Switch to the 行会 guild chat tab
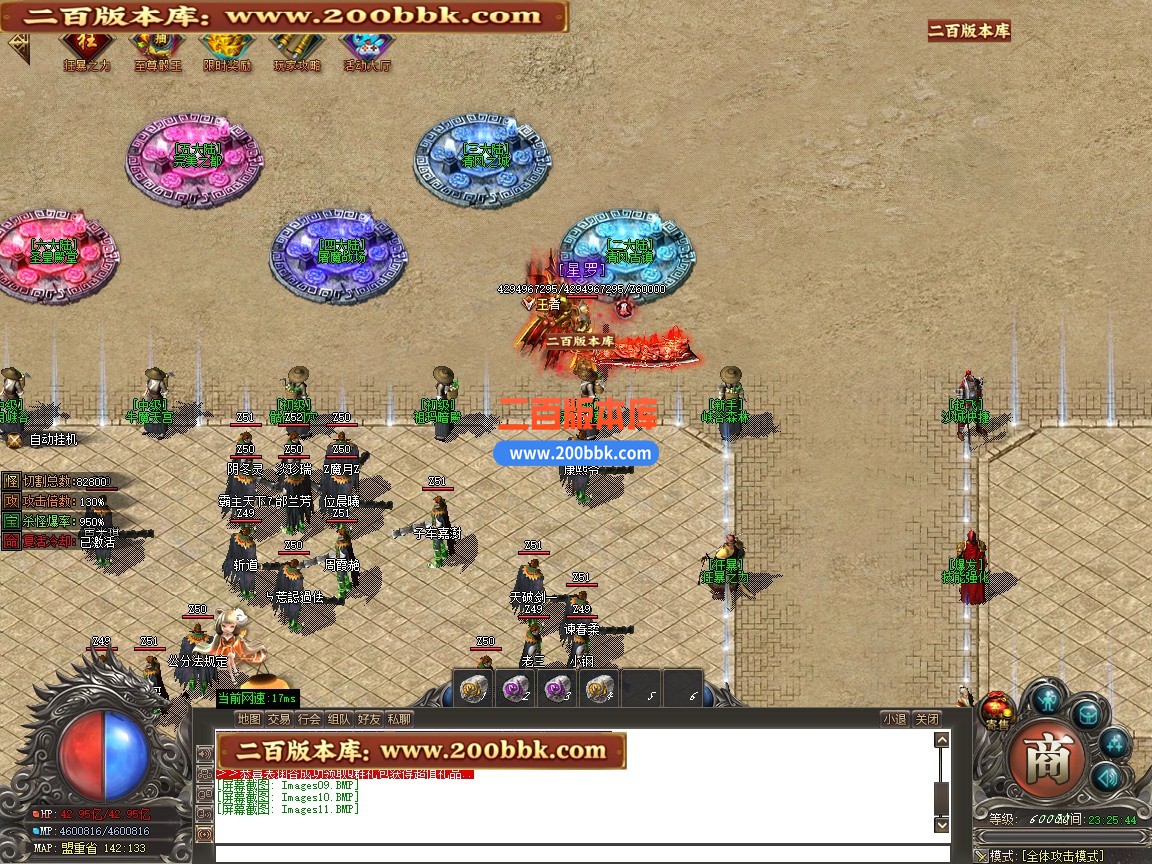This screenshot has height=864, width=1152. [309, 719]
